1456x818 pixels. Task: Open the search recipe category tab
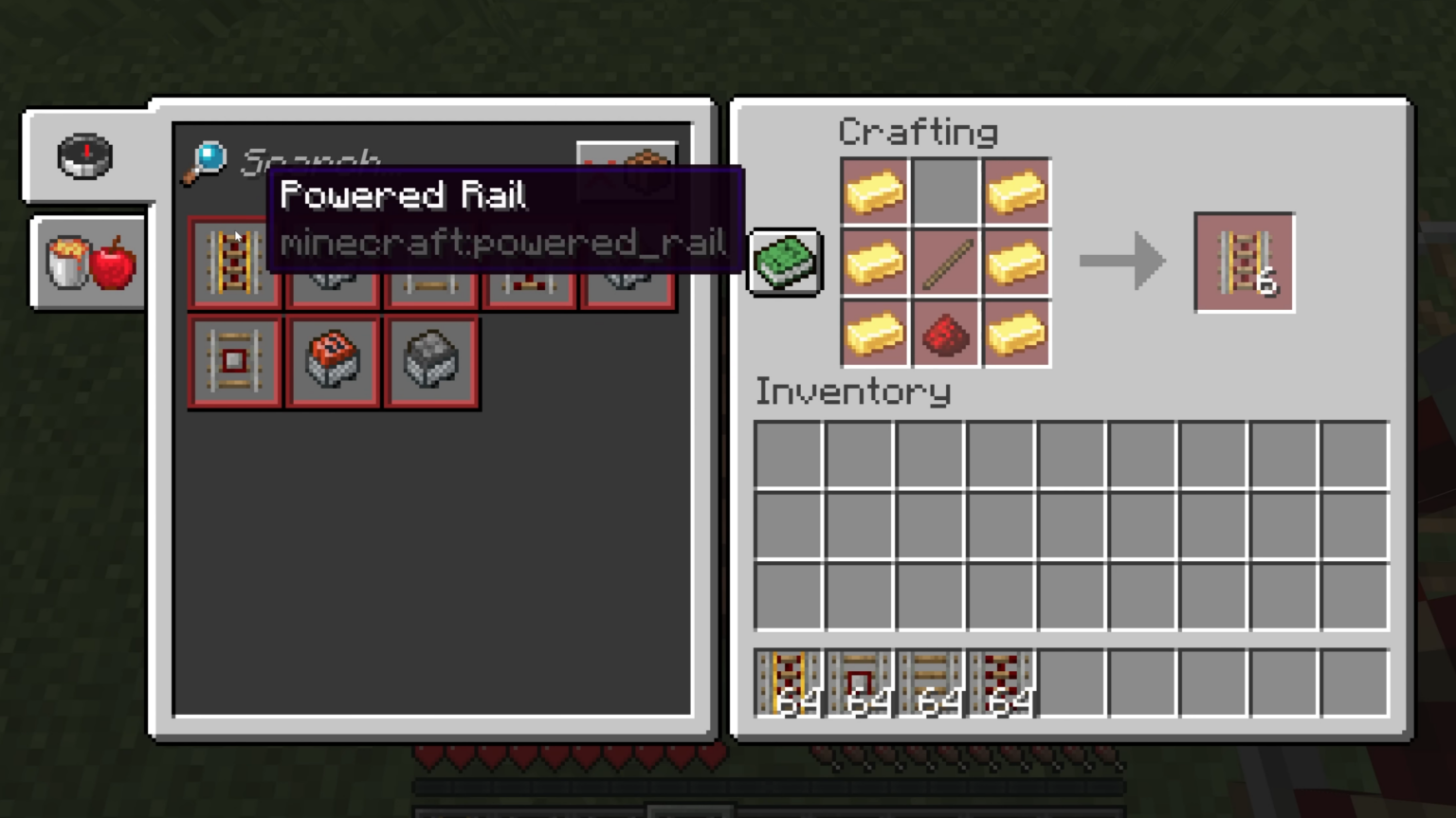(x=85, y=156)
